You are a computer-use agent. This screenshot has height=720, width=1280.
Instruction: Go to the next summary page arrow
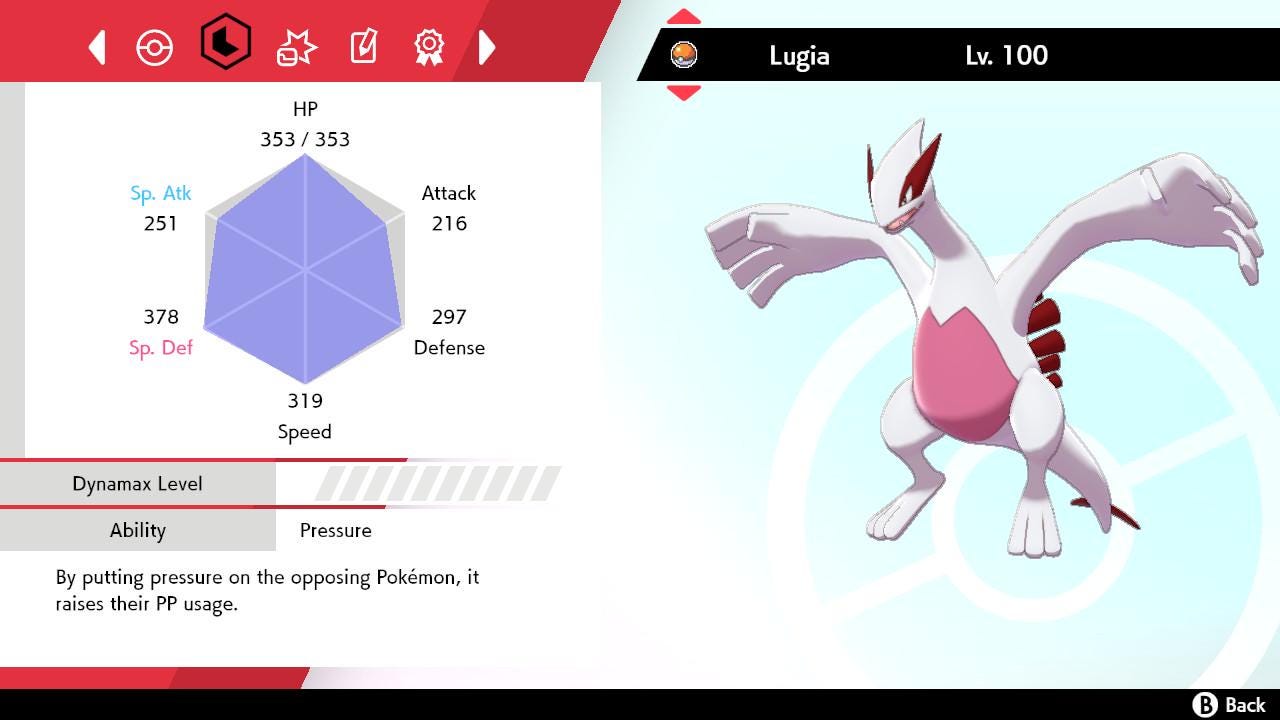[x=487, y=47]
